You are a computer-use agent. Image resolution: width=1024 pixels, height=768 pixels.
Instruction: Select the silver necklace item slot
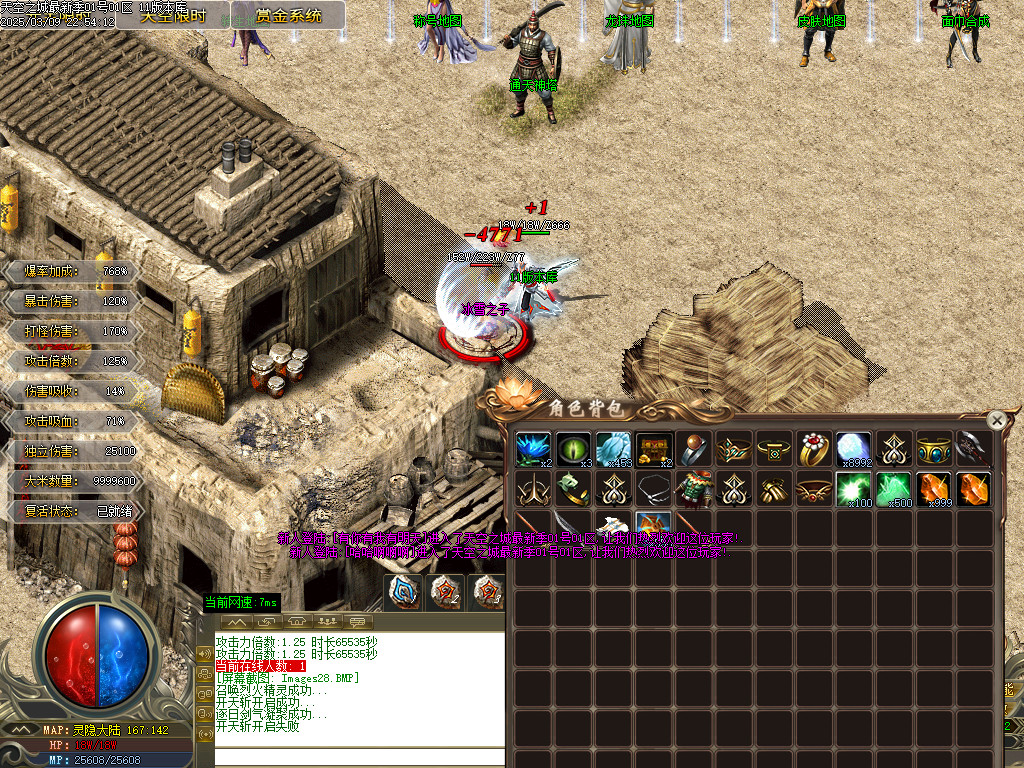(x=654, y=490)
